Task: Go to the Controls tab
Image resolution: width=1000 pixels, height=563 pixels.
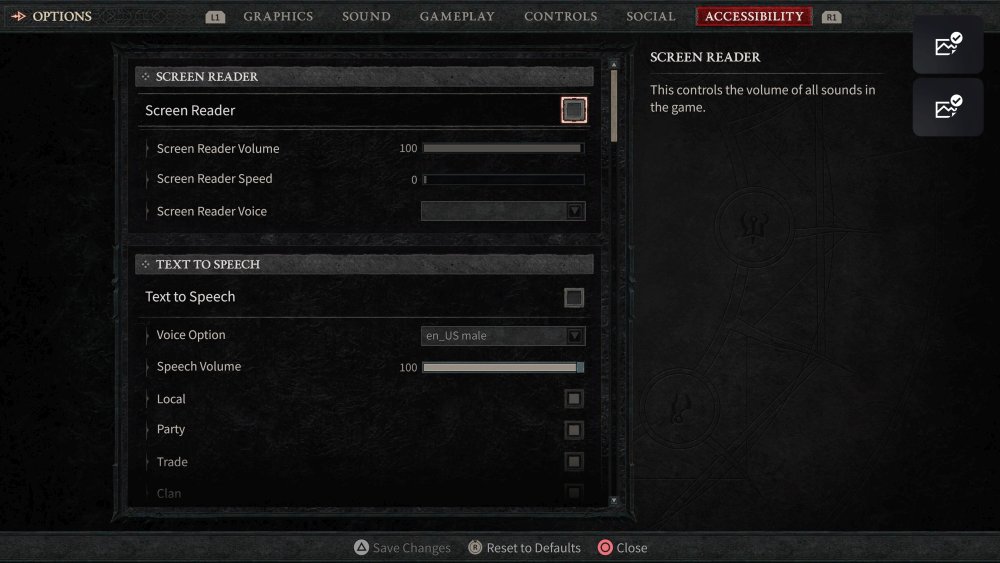Action: tap(560, 17)
